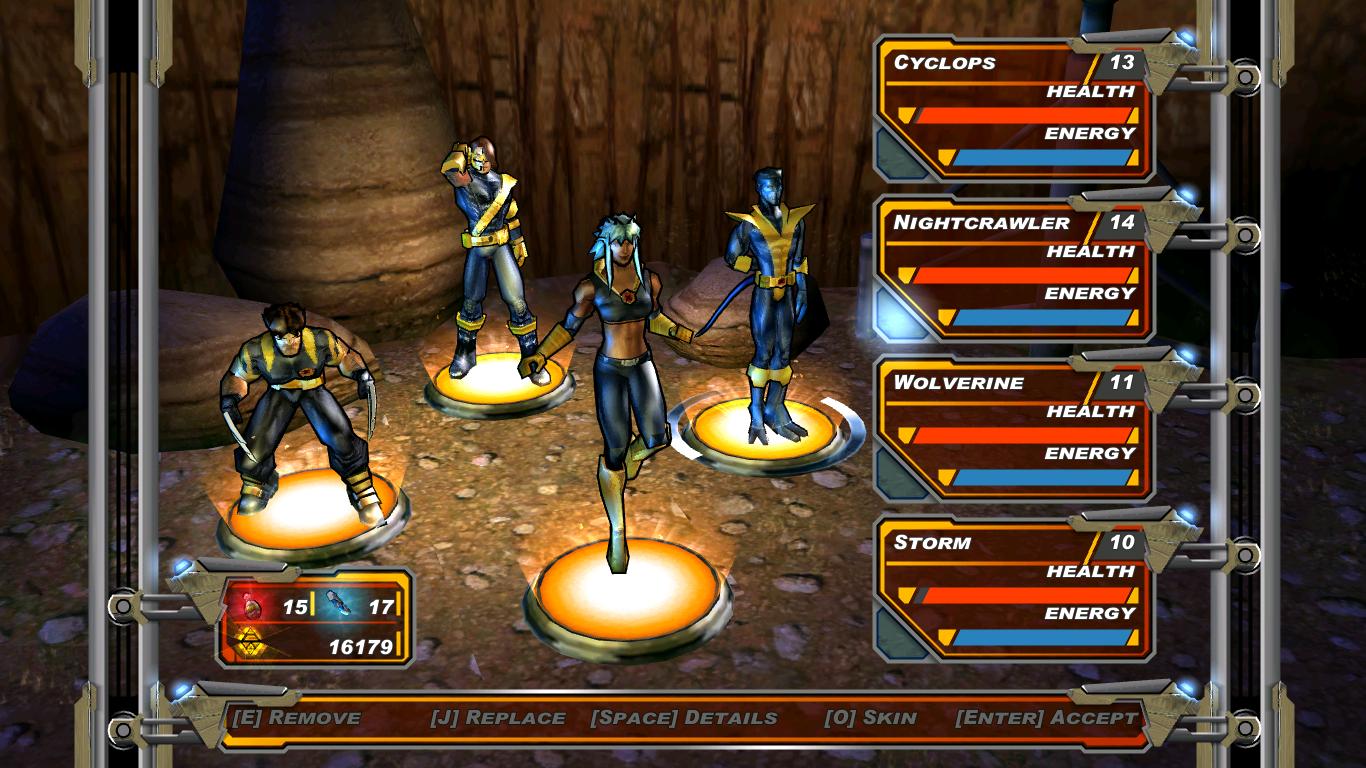
Task: Choose the Wolverine team member panel
Action: 1015,430
